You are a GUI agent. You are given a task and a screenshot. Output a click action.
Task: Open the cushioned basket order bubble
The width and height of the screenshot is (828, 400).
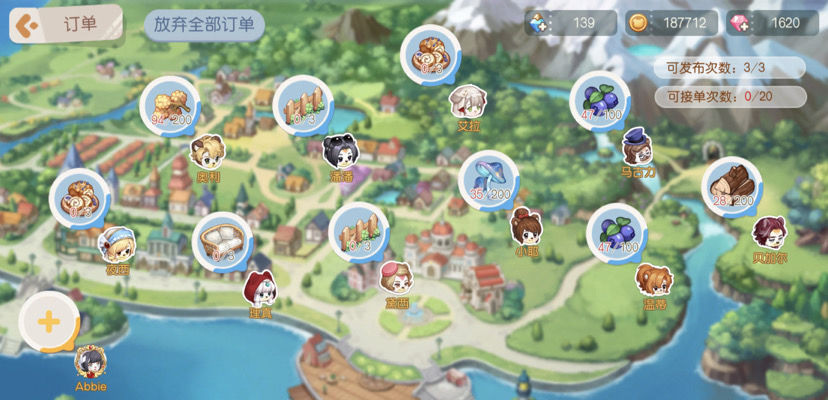coord(220,240)
